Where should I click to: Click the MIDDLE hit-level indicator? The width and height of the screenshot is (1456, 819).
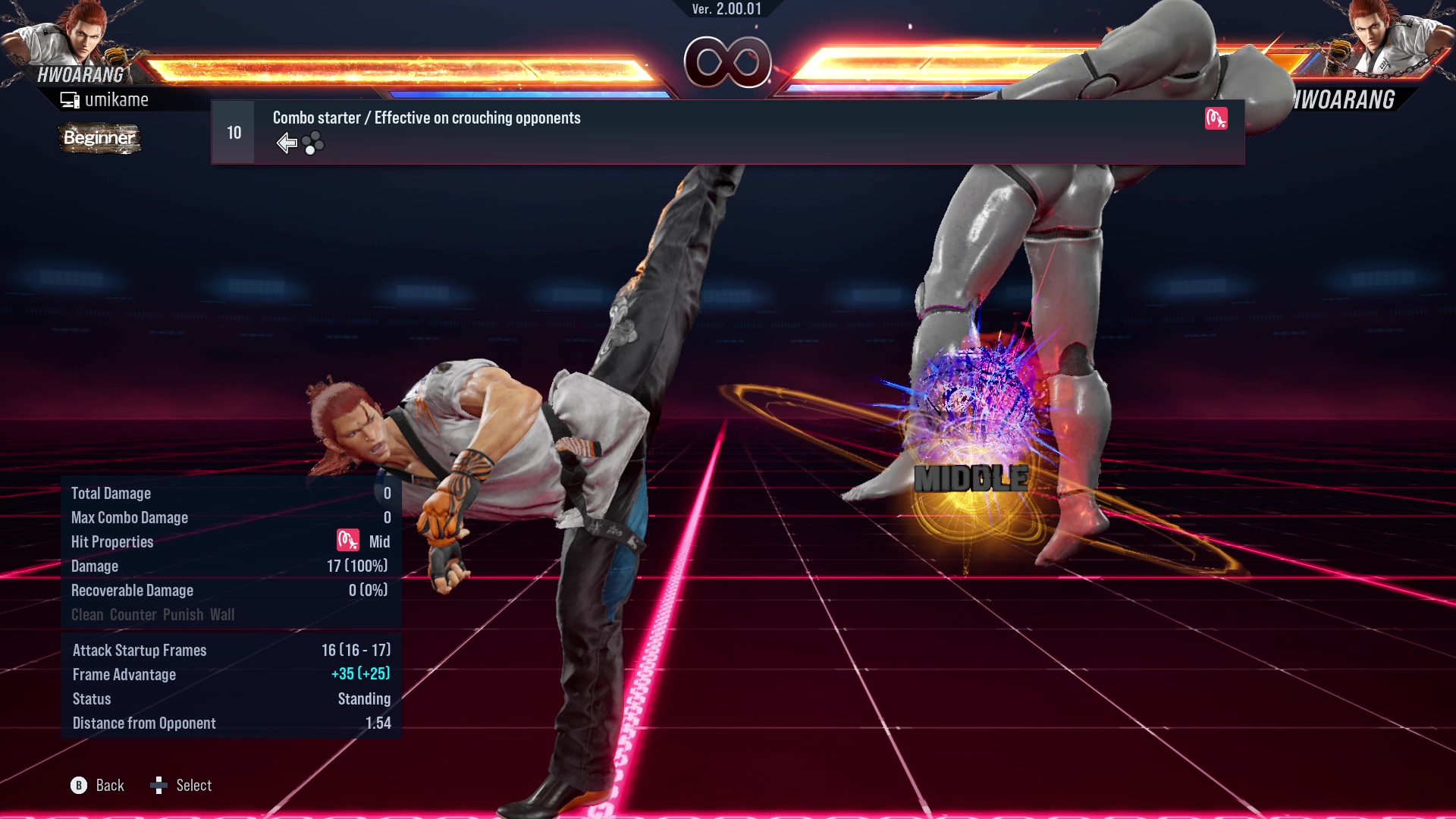[x=969, y=478]
